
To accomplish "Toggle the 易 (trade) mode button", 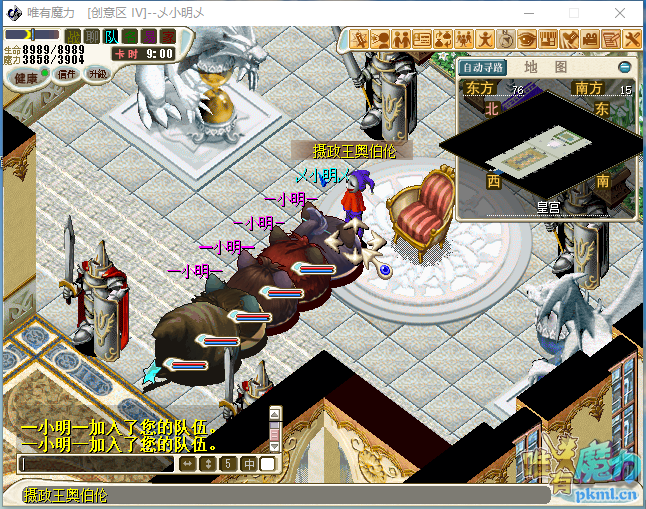I will 149,36.
